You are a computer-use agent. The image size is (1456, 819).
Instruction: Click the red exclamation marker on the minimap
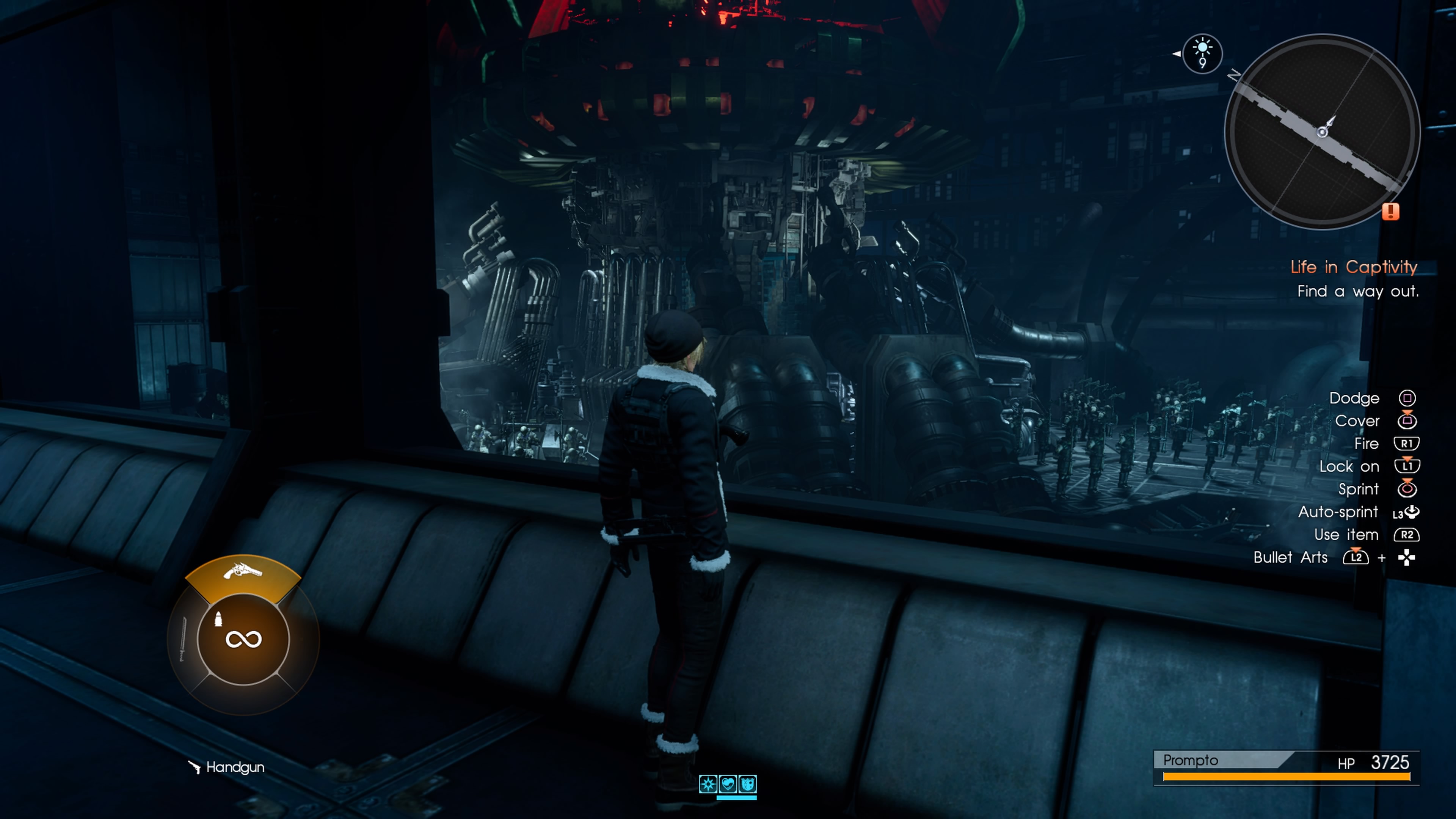tap(1390, 212)
